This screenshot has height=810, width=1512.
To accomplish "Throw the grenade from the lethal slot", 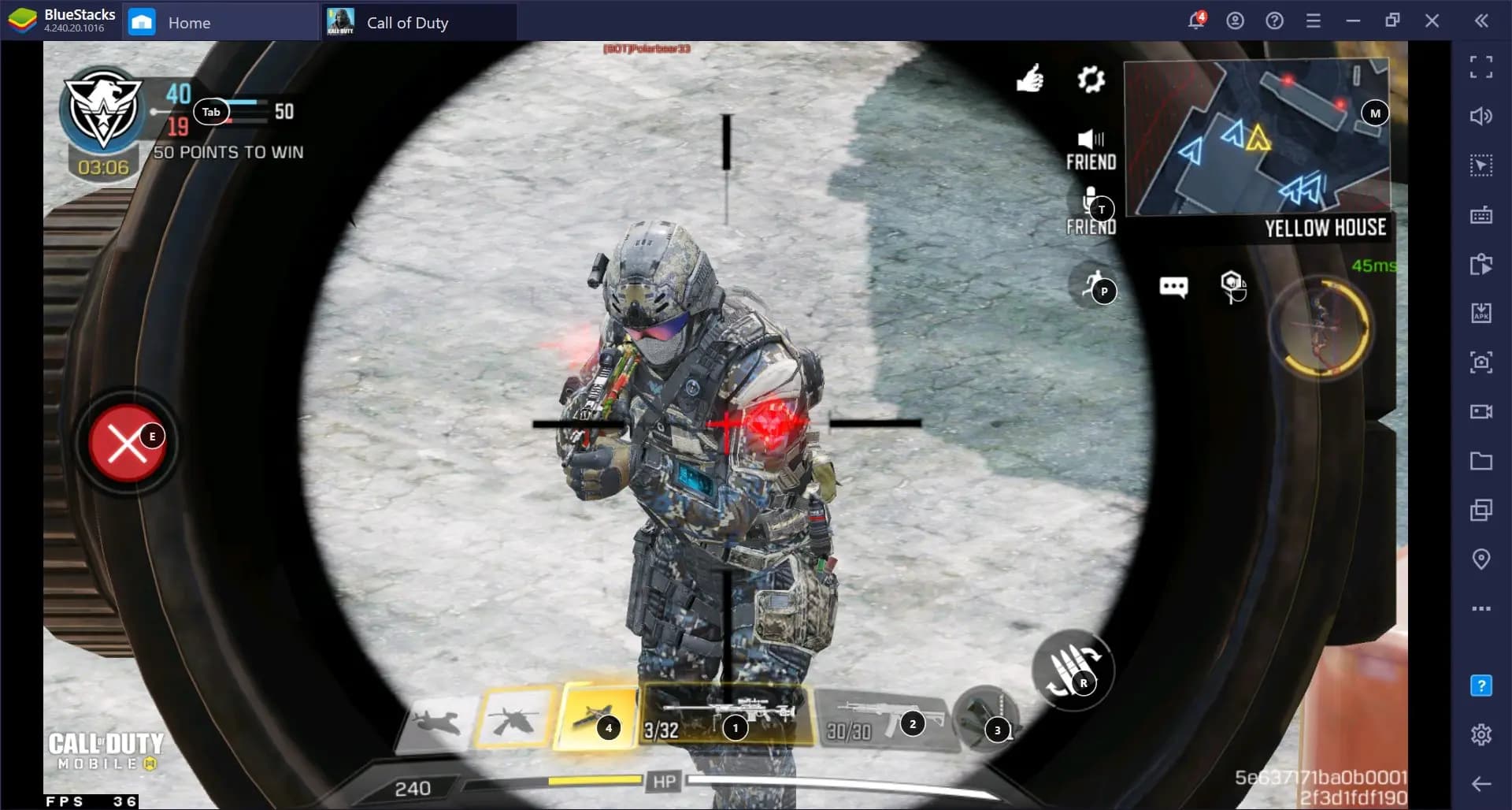I will 984,719.
